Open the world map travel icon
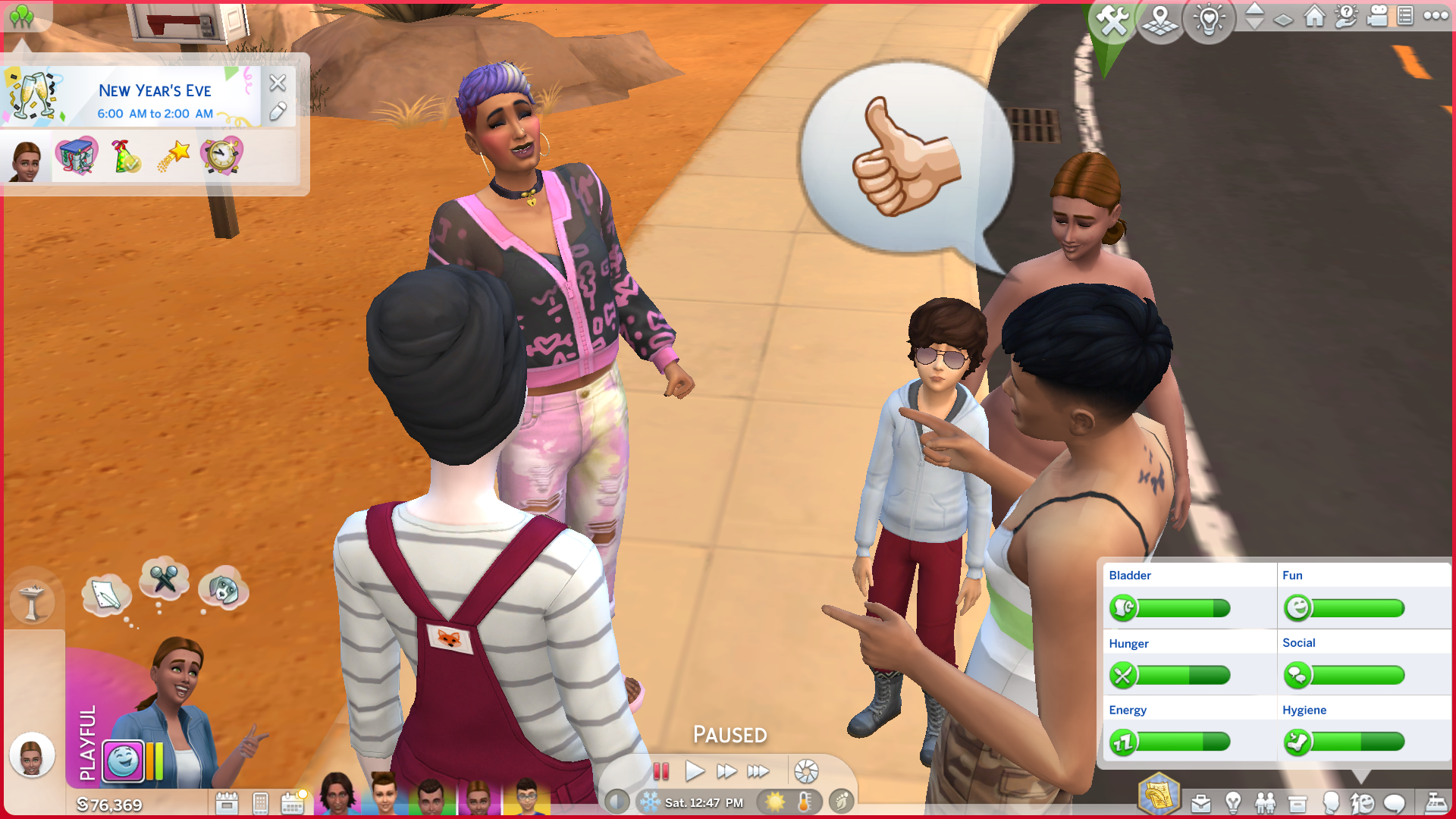This screenshot has height=819, width=1456. 1160,20
